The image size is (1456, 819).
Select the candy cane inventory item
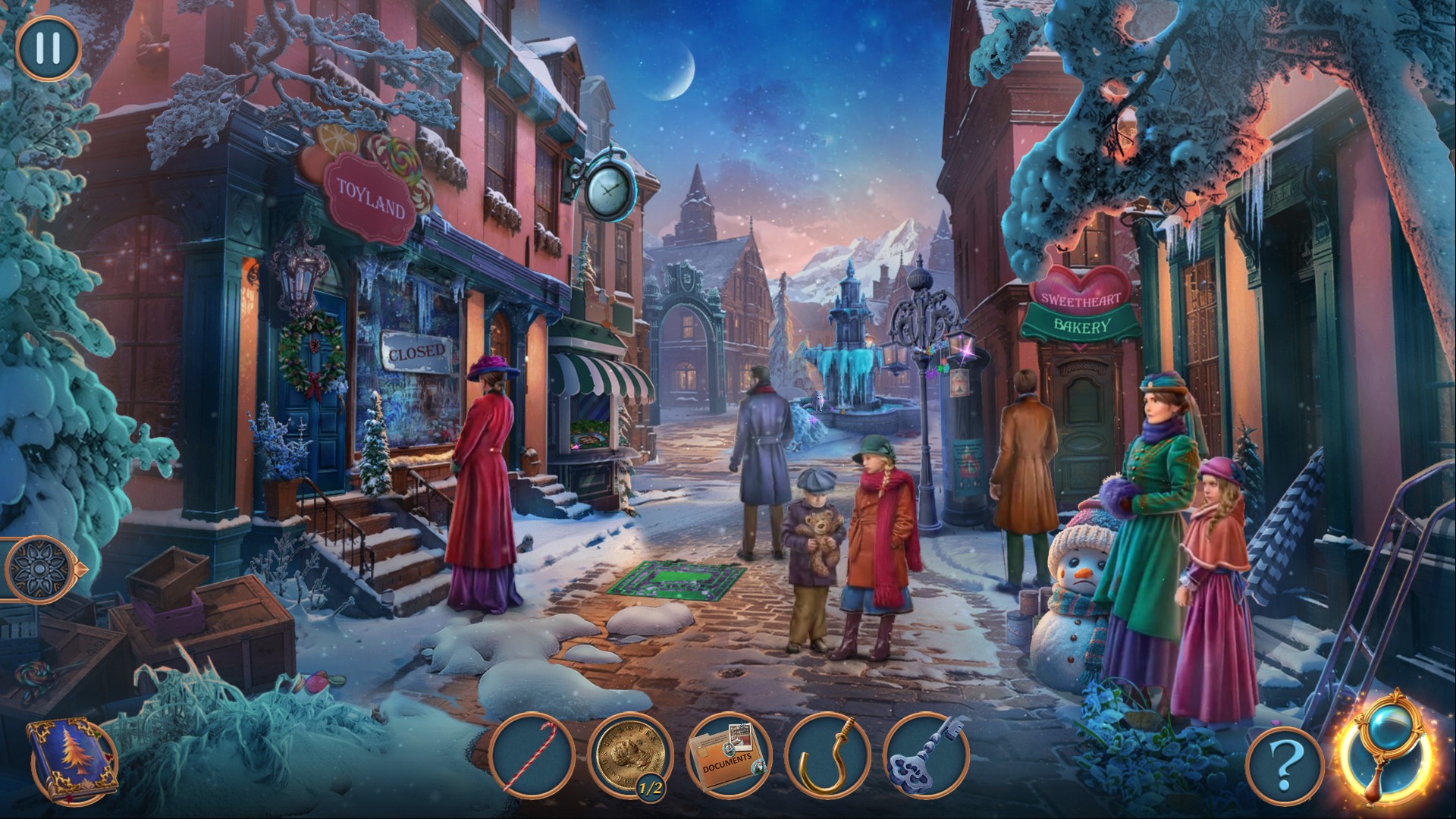532,755
